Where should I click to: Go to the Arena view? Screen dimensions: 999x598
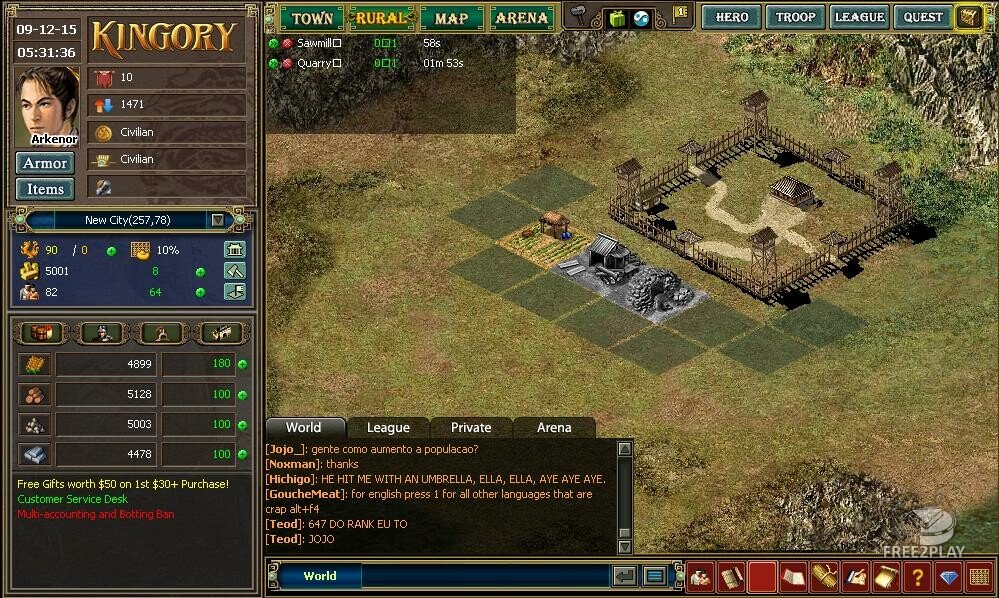point(521,18)
